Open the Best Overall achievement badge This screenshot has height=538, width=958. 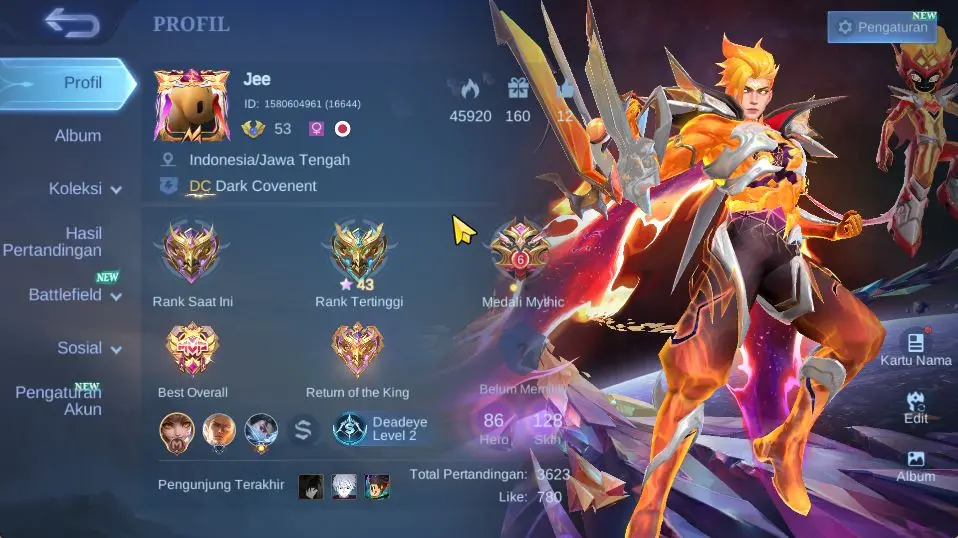192,350
